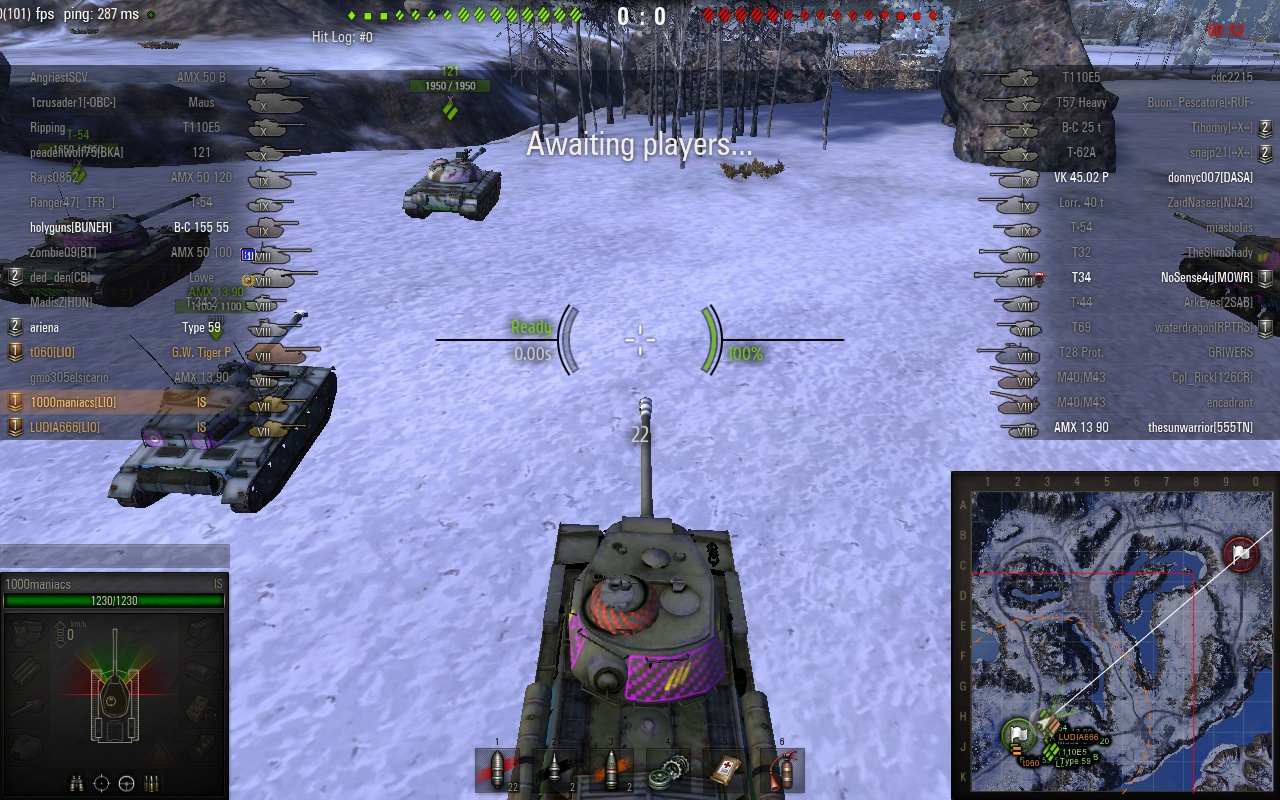Click the green allied base flag on minimap
The image size is (1280, 800).
point(1018,735)
